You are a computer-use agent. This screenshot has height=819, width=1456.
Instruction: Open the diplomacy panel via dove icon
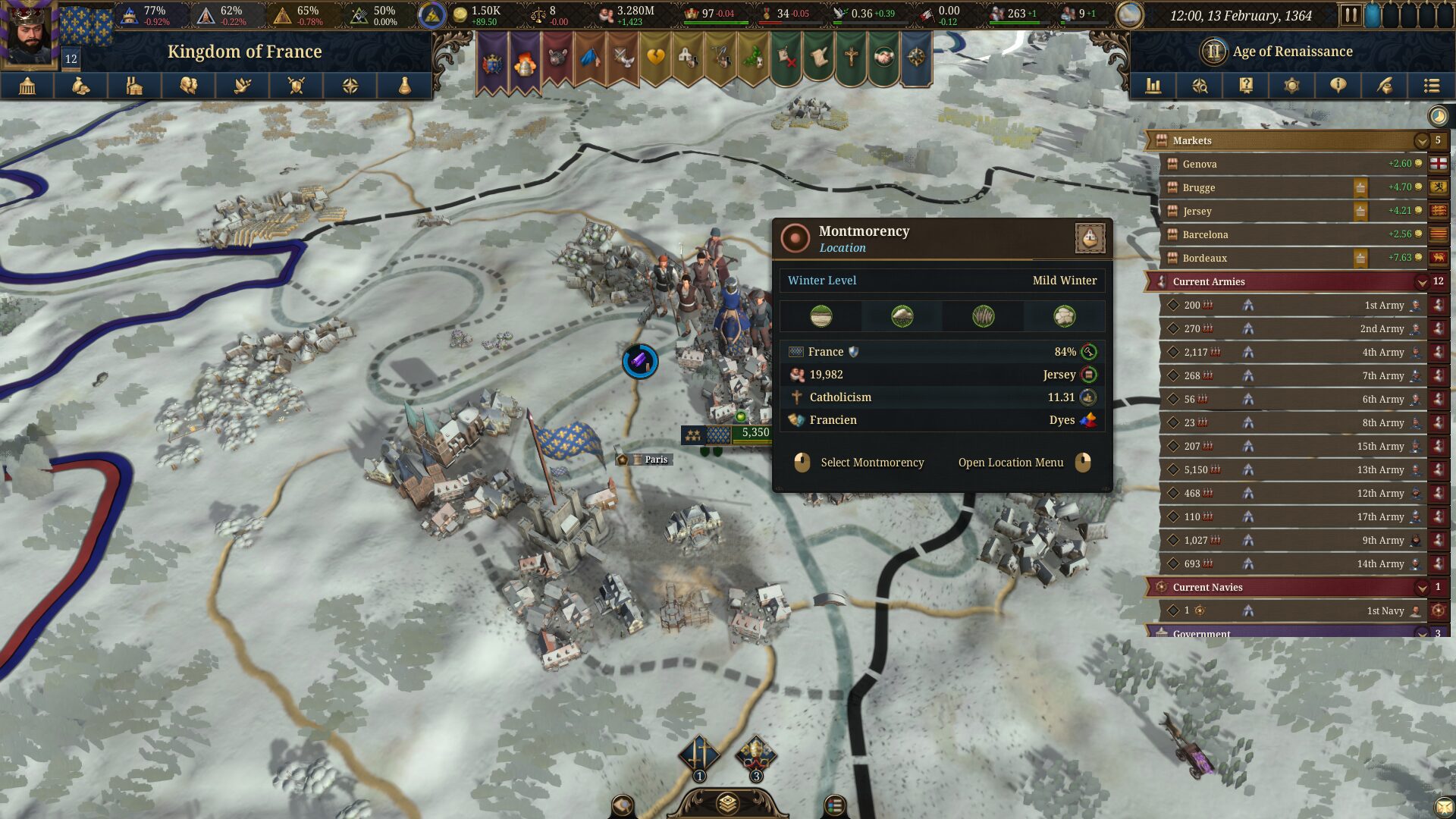243,86
